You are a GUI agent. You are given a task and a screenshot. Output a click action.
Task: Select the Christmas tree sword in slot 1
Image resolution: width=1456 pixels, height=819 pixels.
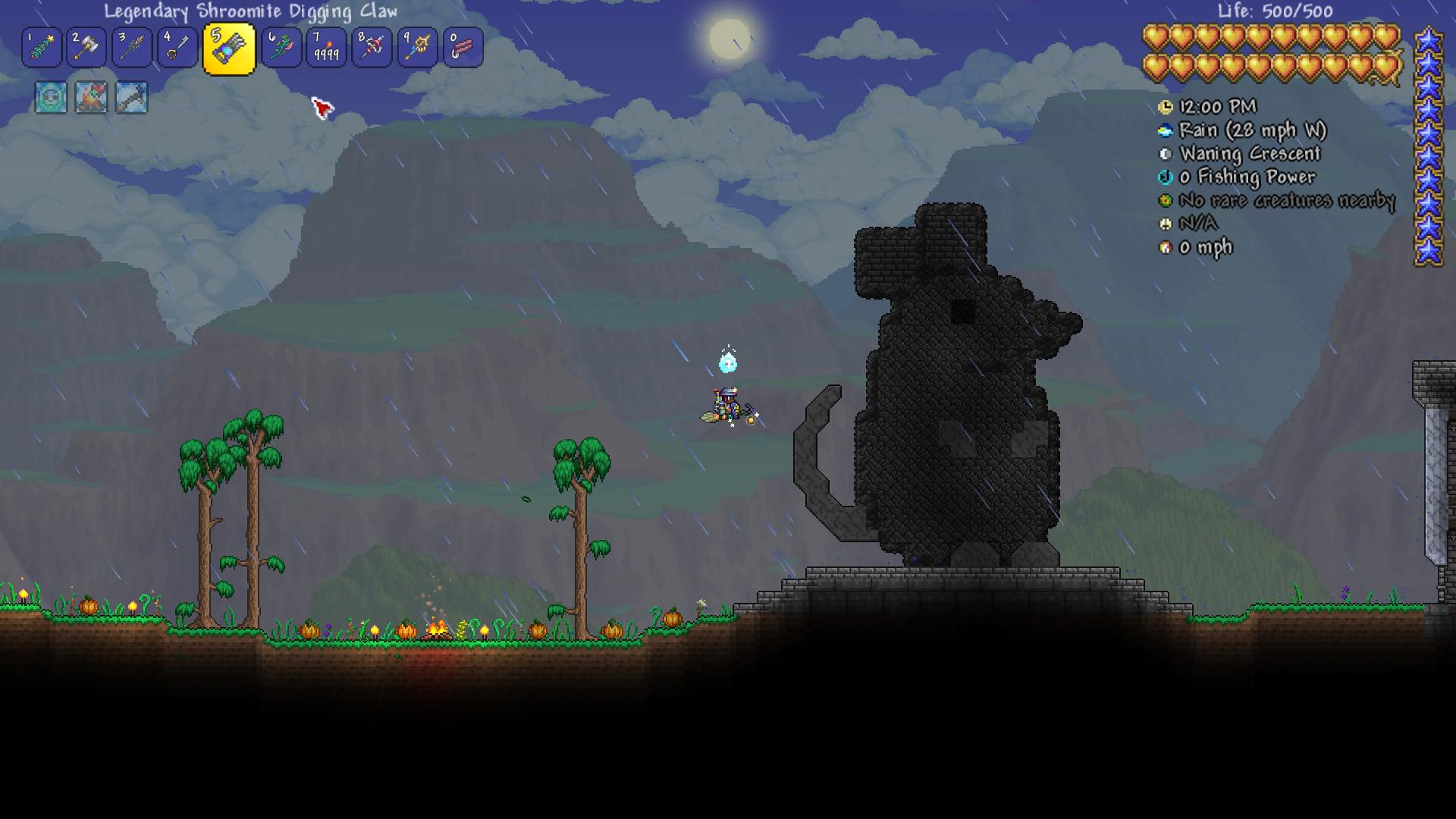(42, 49)
